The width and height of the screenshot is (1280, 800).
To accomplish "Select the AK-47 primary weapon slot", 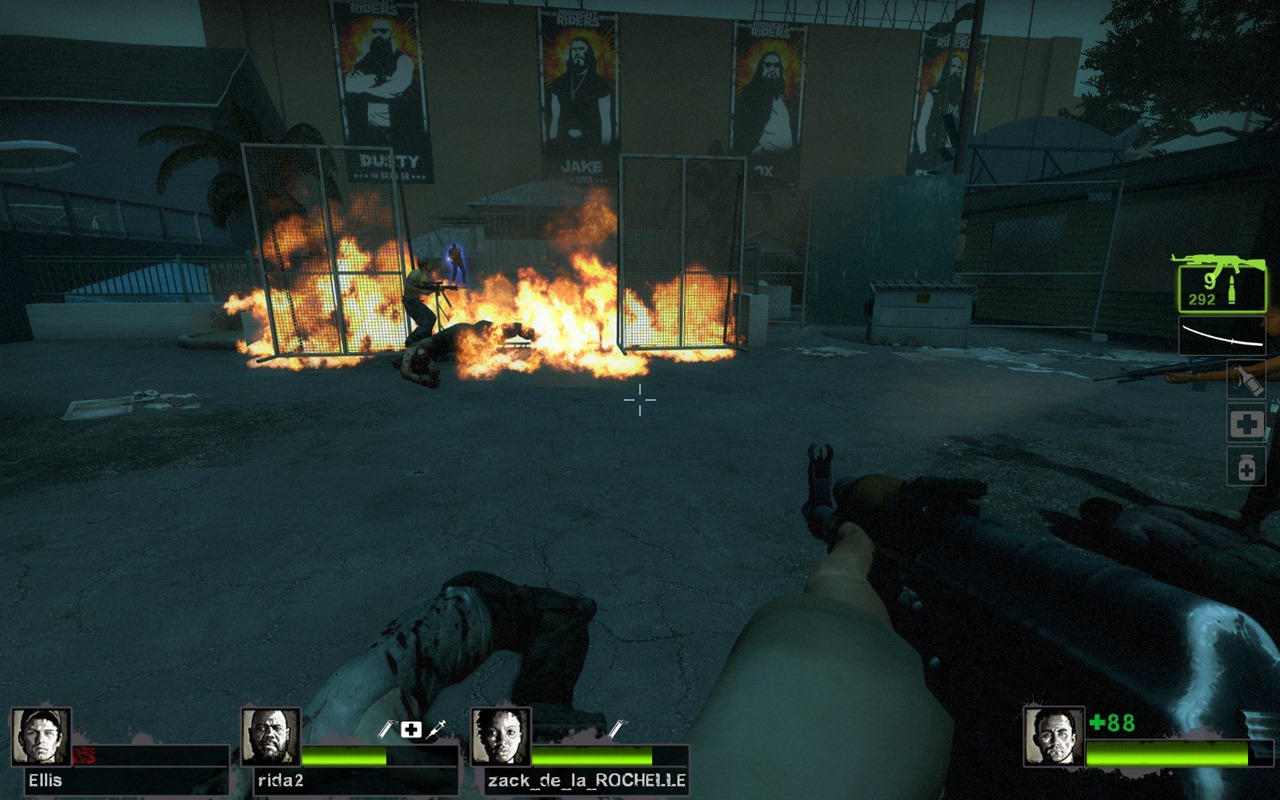I will 1221,283.
